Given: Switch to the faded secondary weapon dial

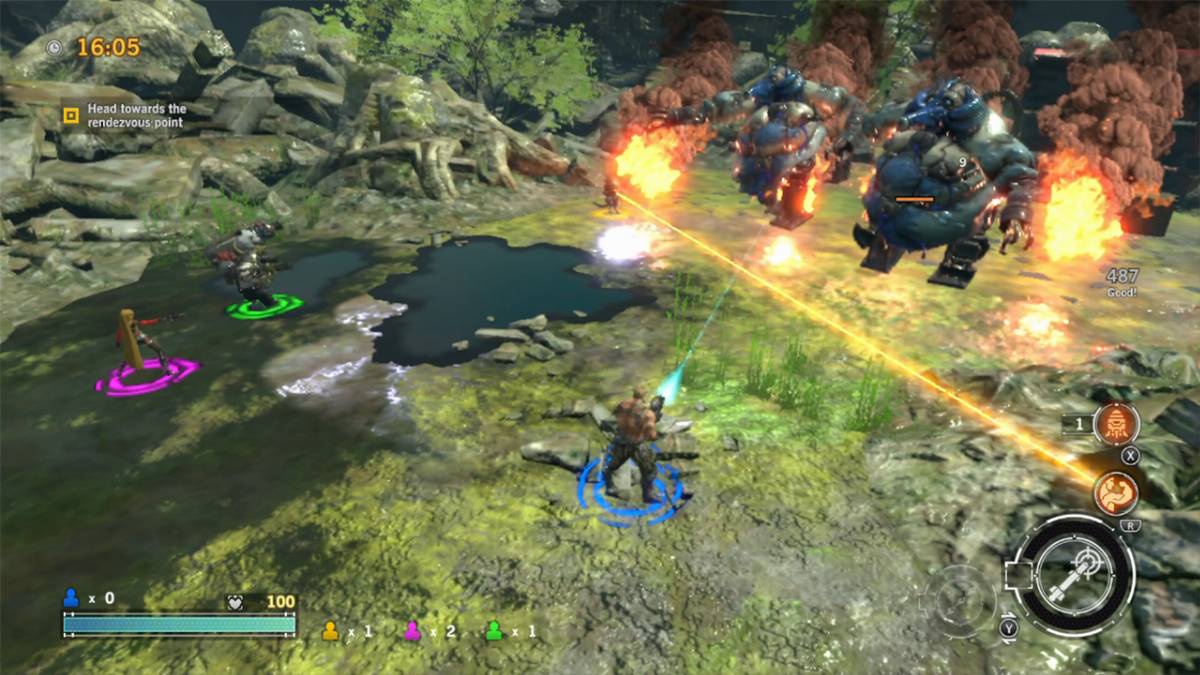Looking at the screenshot, I should [958, 600].
